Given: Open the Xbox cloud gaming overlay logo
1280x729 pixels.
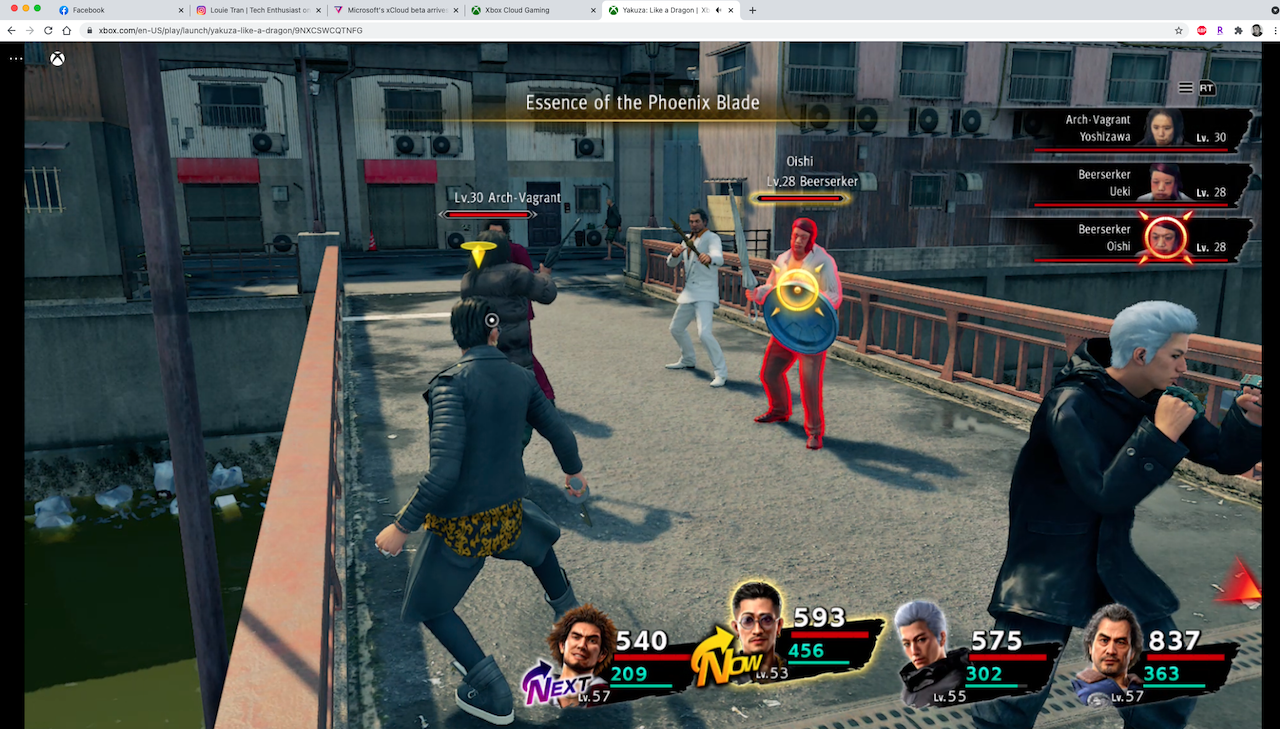Looking at the screenshot, I should 58,59.
